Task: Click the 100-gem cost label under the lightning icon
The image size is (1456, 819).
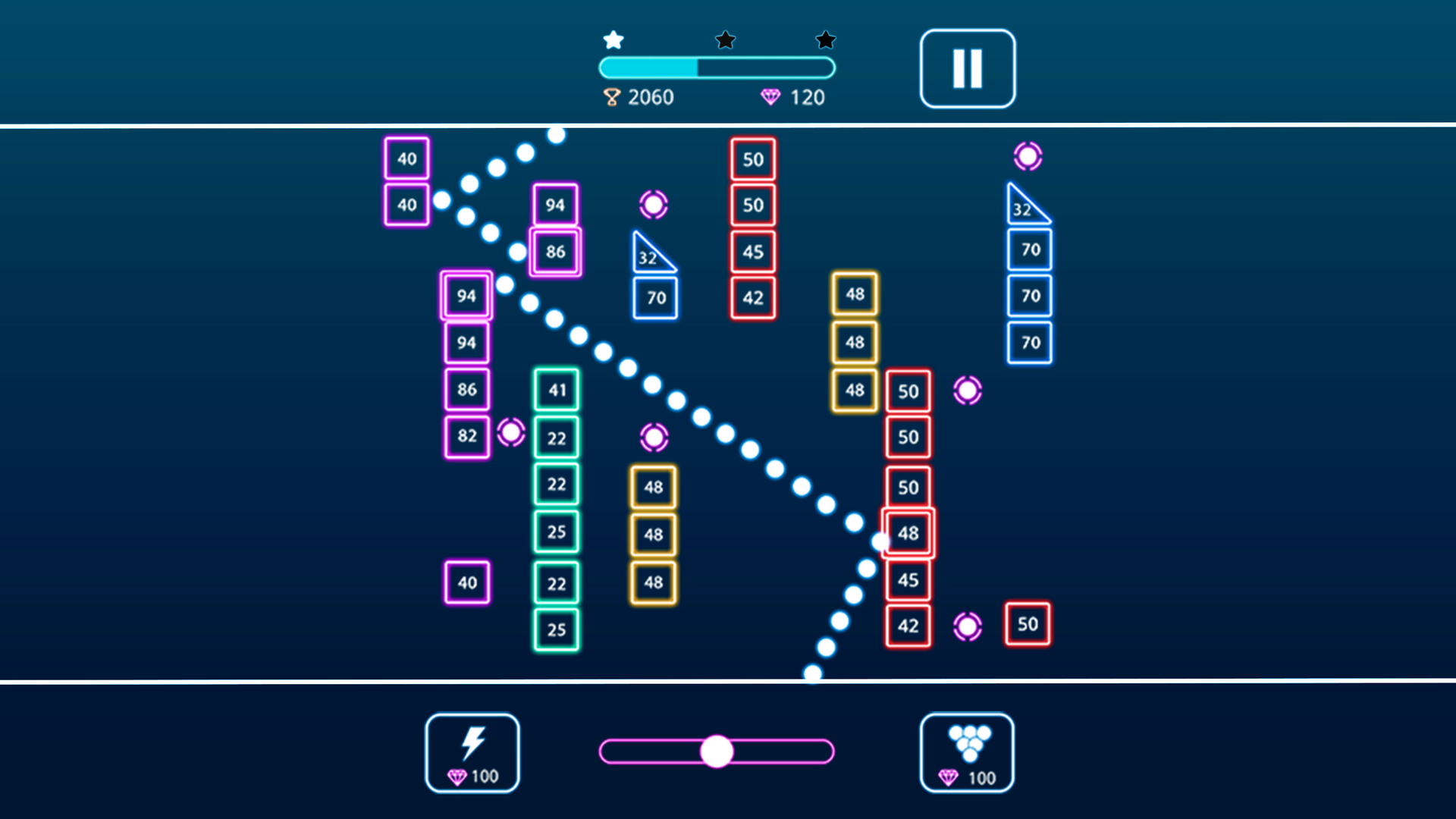Action: [474, 777]
